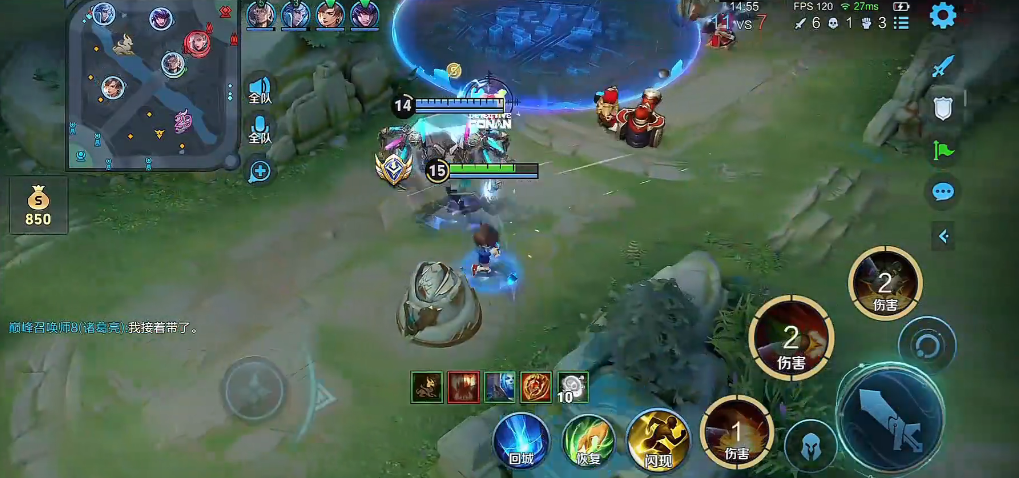Collapse the signal panel with the arrow
This screenshot has width=1019, height=478.
(x=942, y=236)
